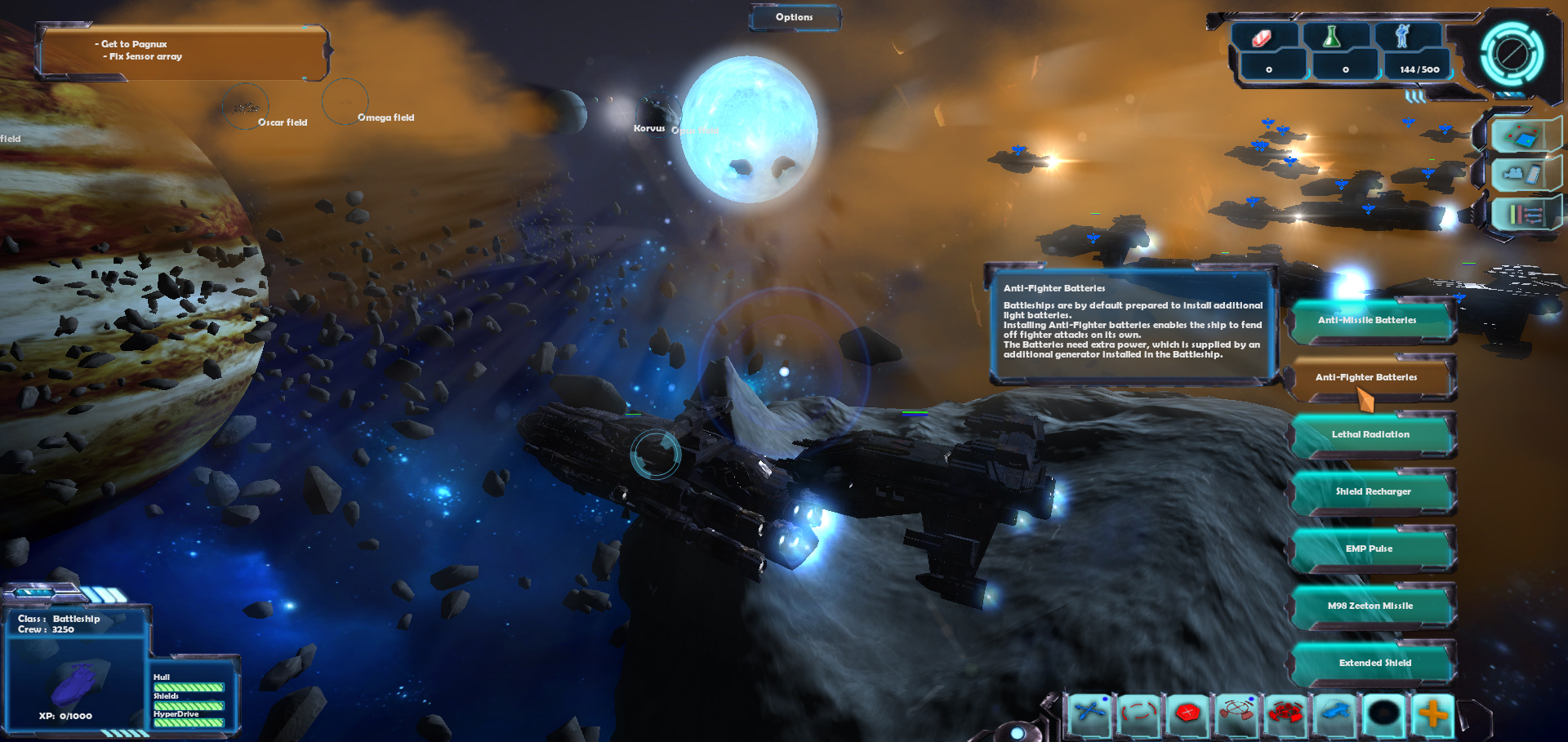Open the orange plus upgrade icon
Image resolution: width=1568 pixels, height=742 pixels.
coord(1433,714)
